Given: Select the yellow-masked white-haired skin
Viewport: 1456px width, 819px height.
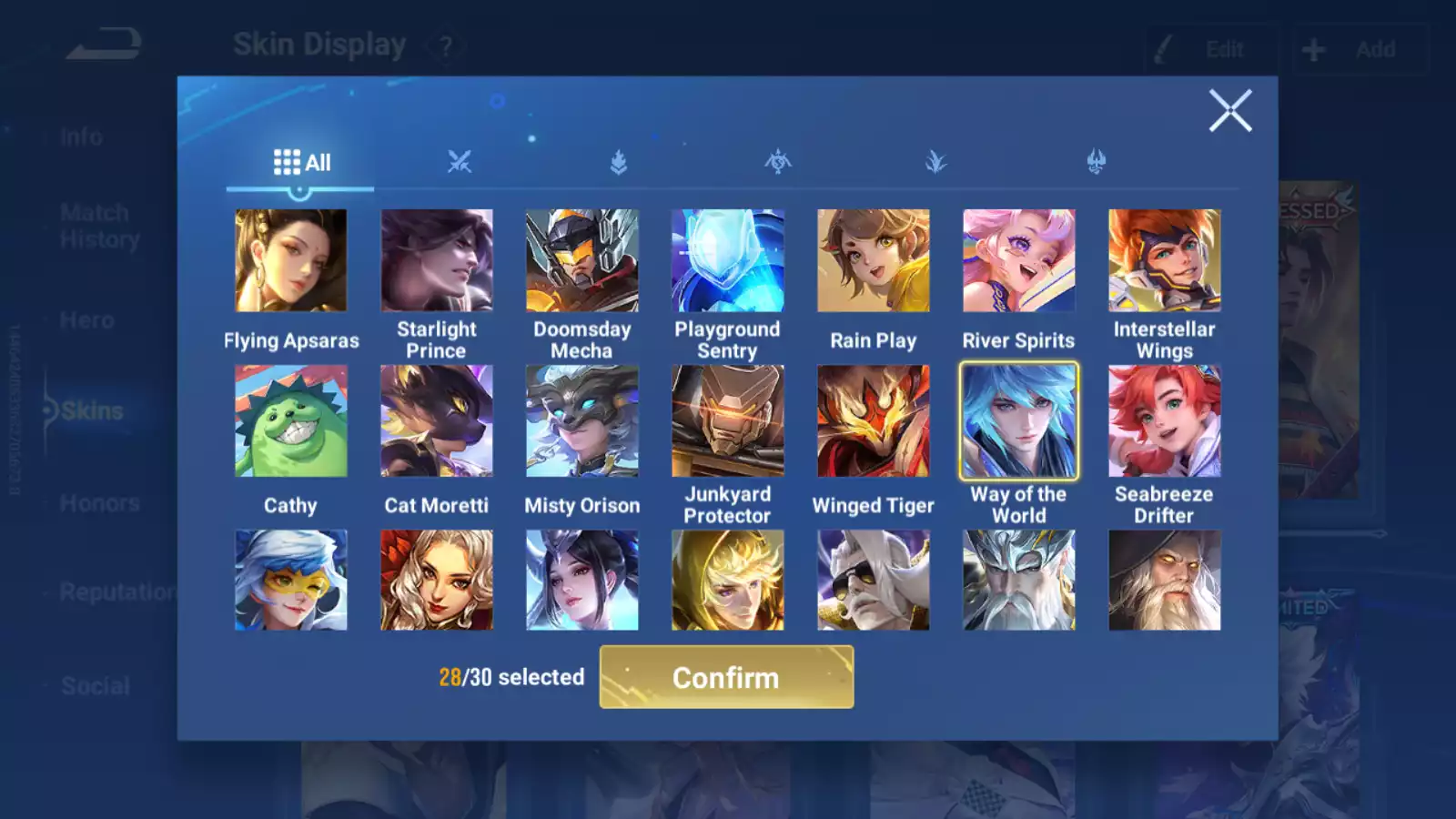Looking at the screenshot, I should [290, 581].
